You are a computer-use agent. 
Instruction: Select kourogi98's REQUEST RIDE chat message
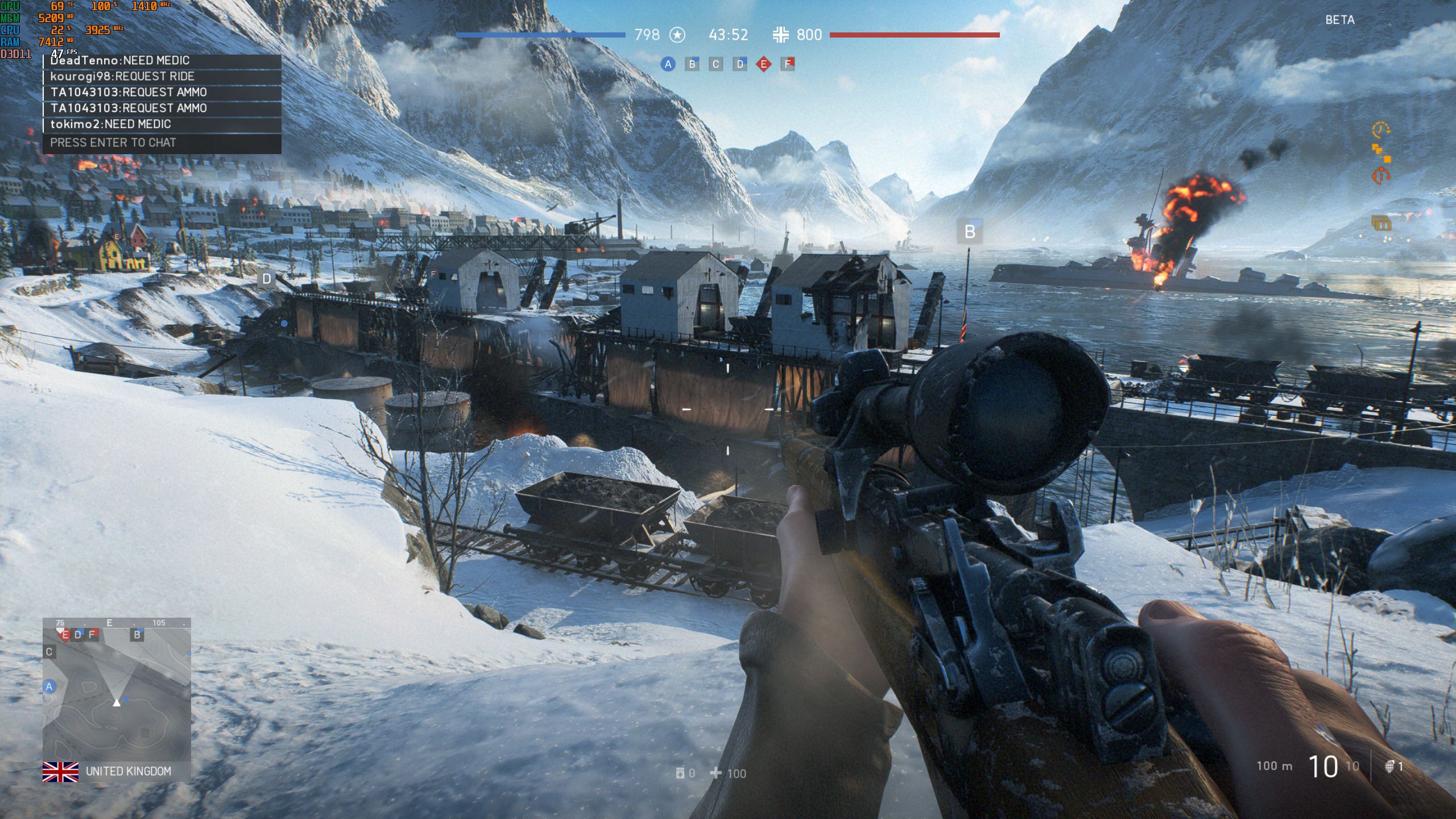(162, 77)
